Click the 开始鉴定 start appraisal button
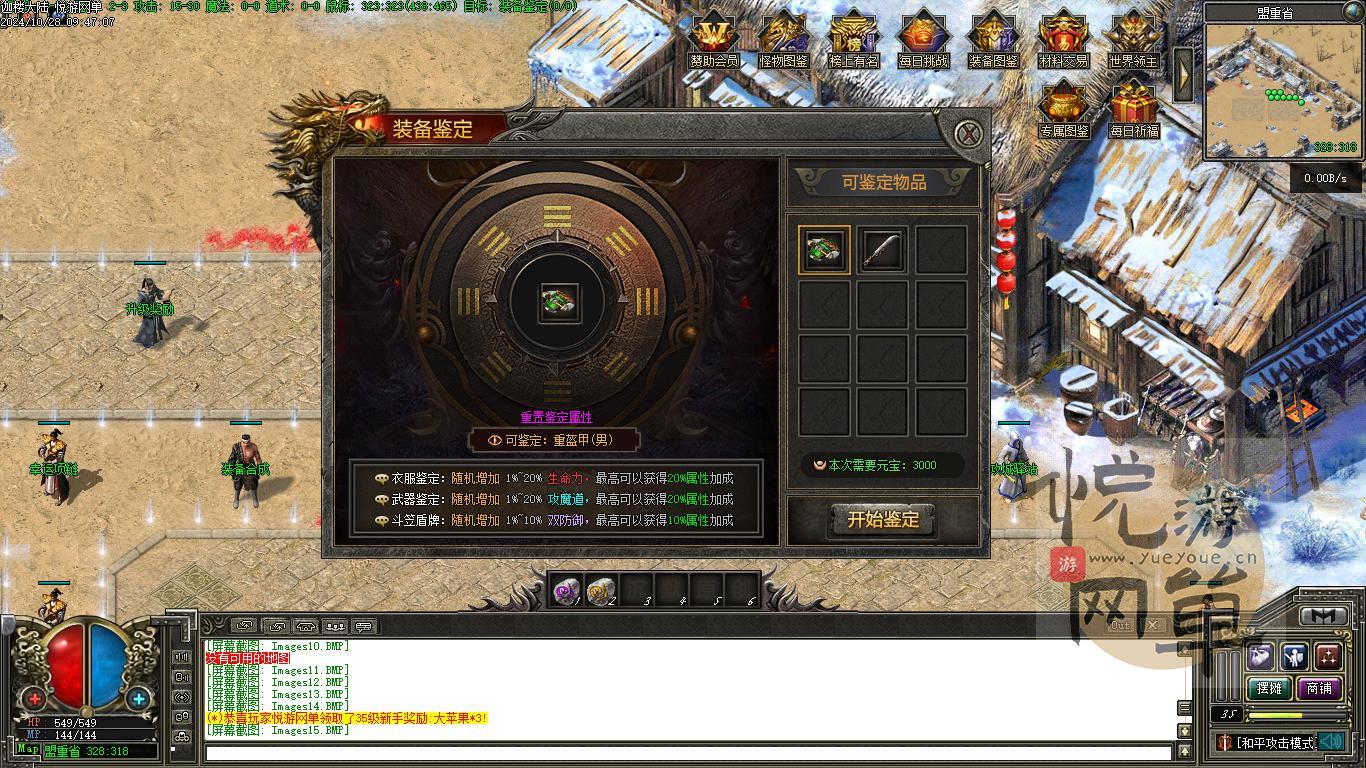Screen dimensions: 1366x768 pyautogui.click(x=883, y=520)
